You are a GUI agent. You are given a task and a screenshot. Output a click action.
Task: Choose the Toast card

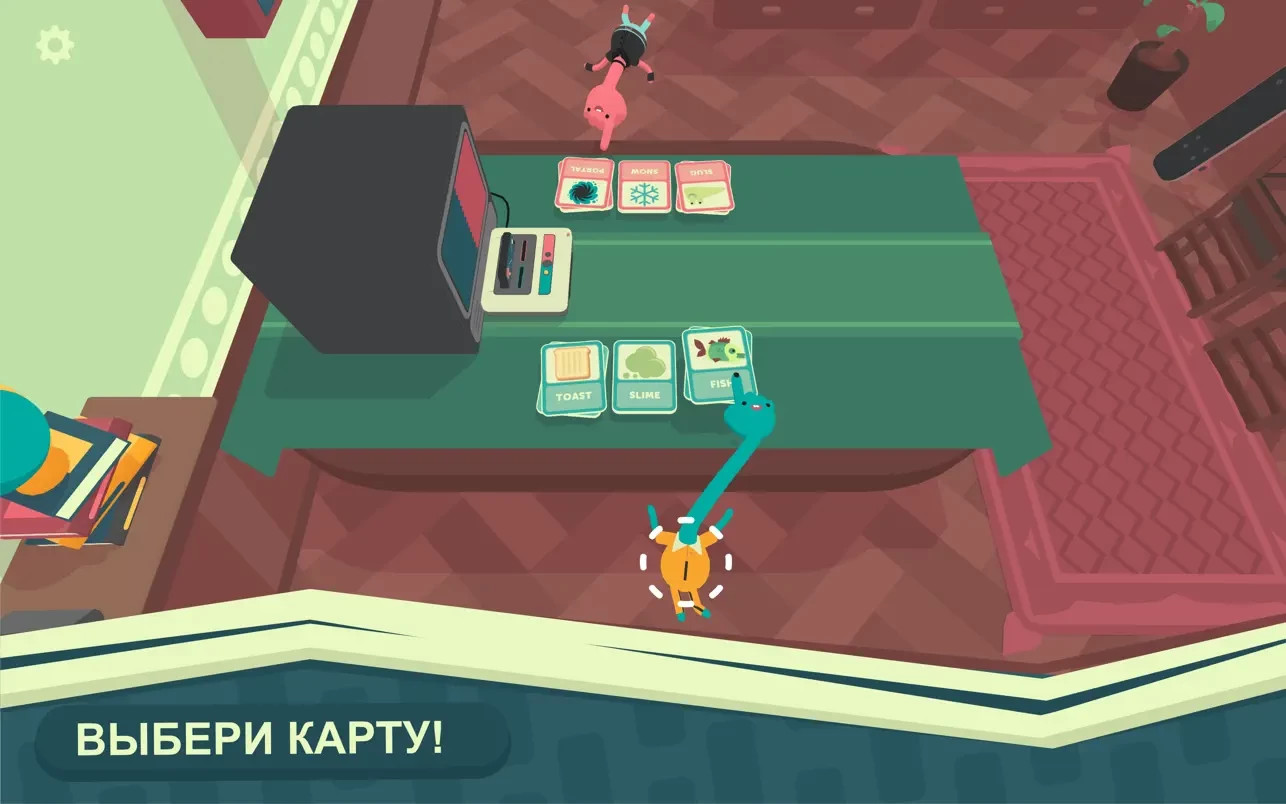tap(573, 377)
